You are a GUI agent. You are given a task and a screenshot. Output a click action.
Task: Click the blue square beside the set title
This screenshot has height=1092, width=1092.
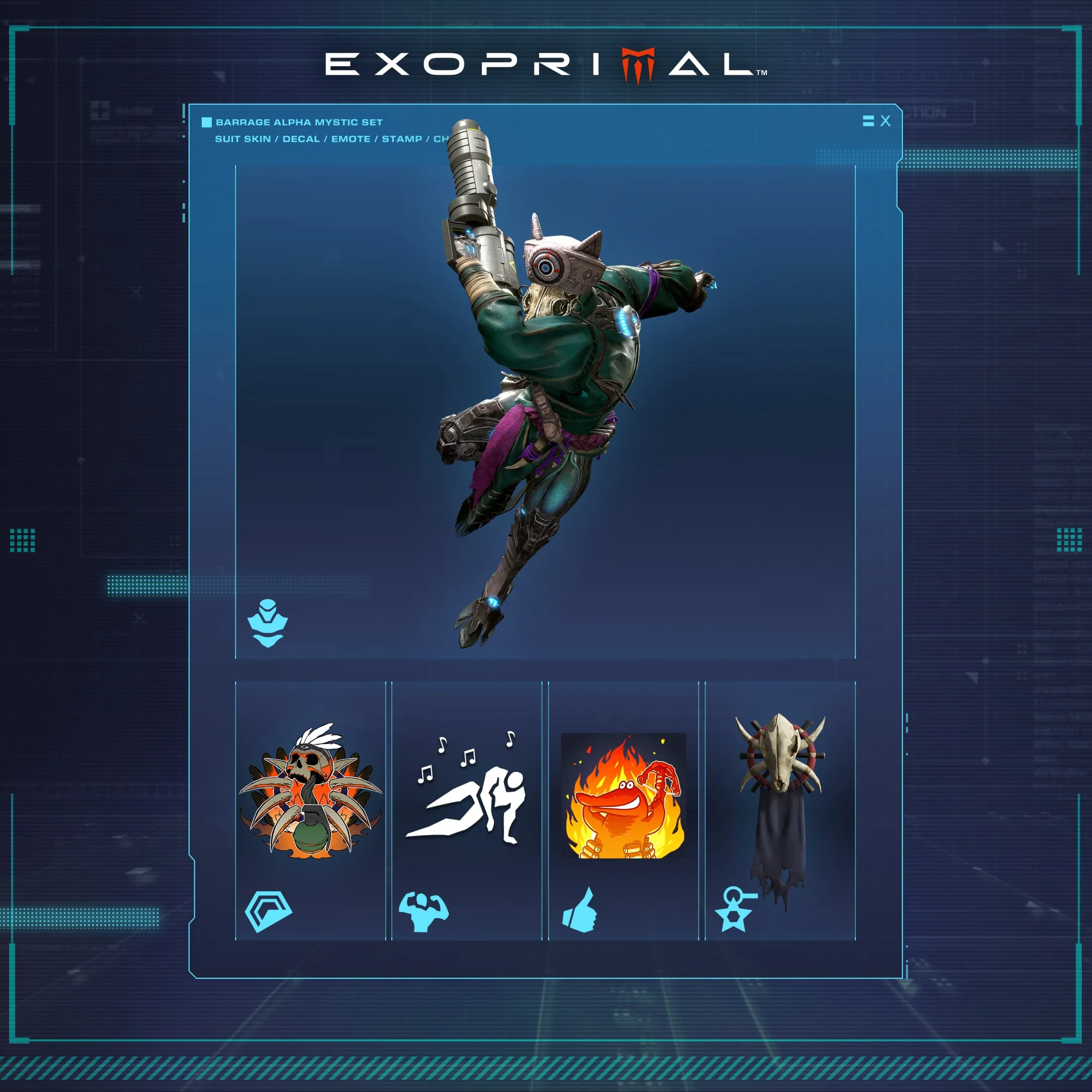206,121
